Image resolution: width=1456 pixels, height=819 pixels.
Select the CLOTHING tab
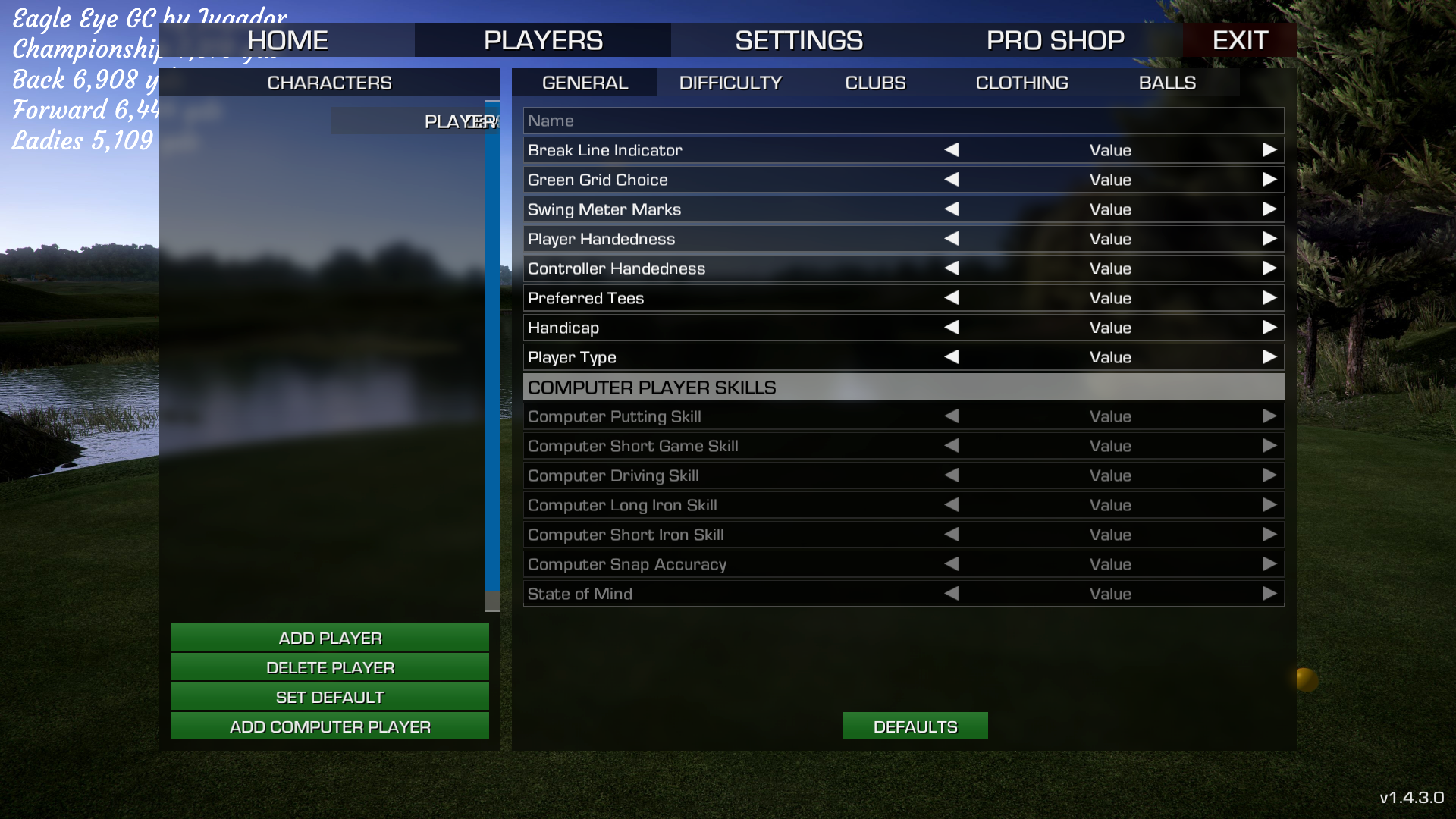(1021, 83)
